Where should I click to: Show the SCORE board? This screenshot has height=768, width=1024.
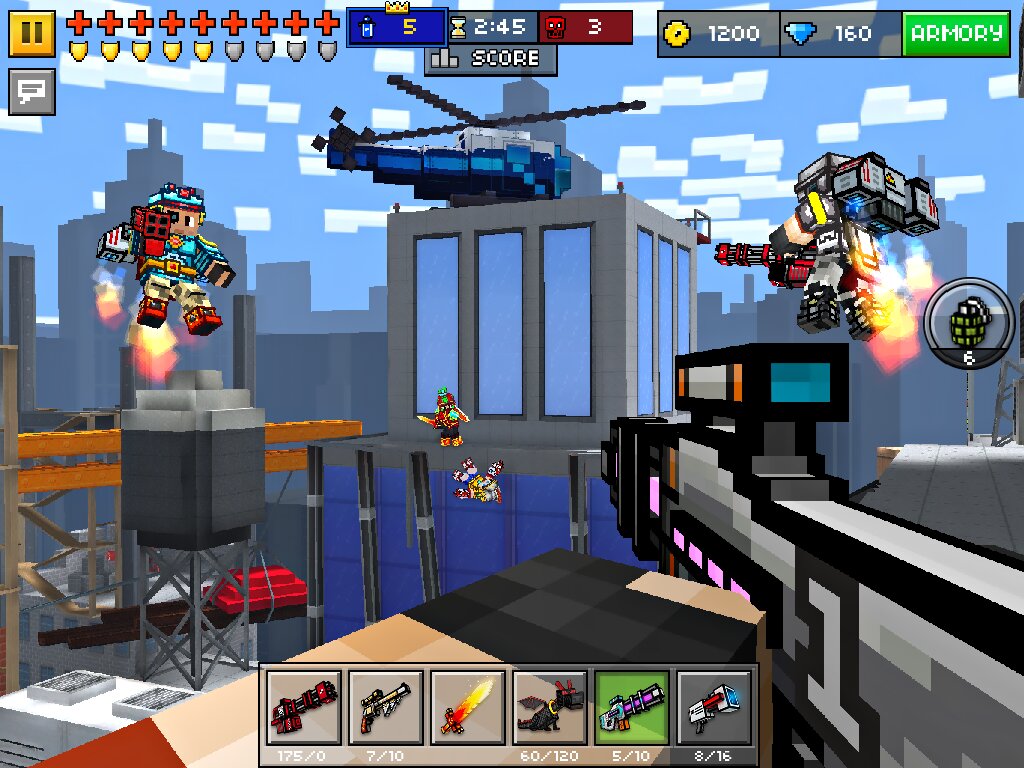(491, 59)
